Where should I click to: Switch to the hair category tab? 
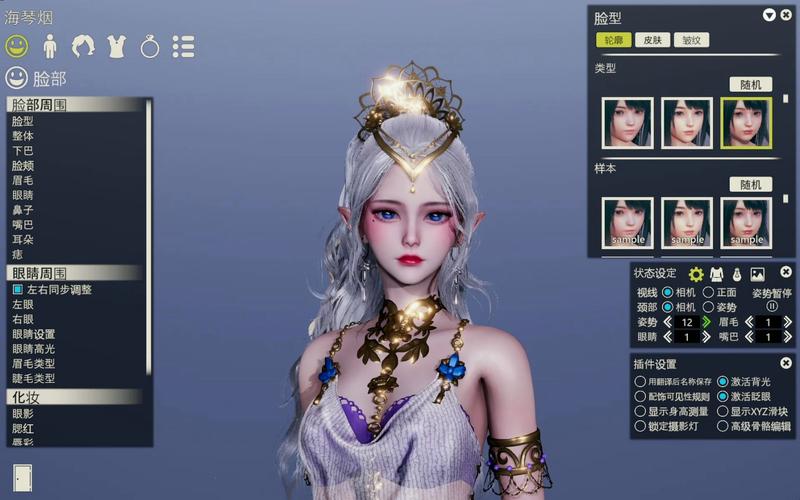[x=83, y=46]
